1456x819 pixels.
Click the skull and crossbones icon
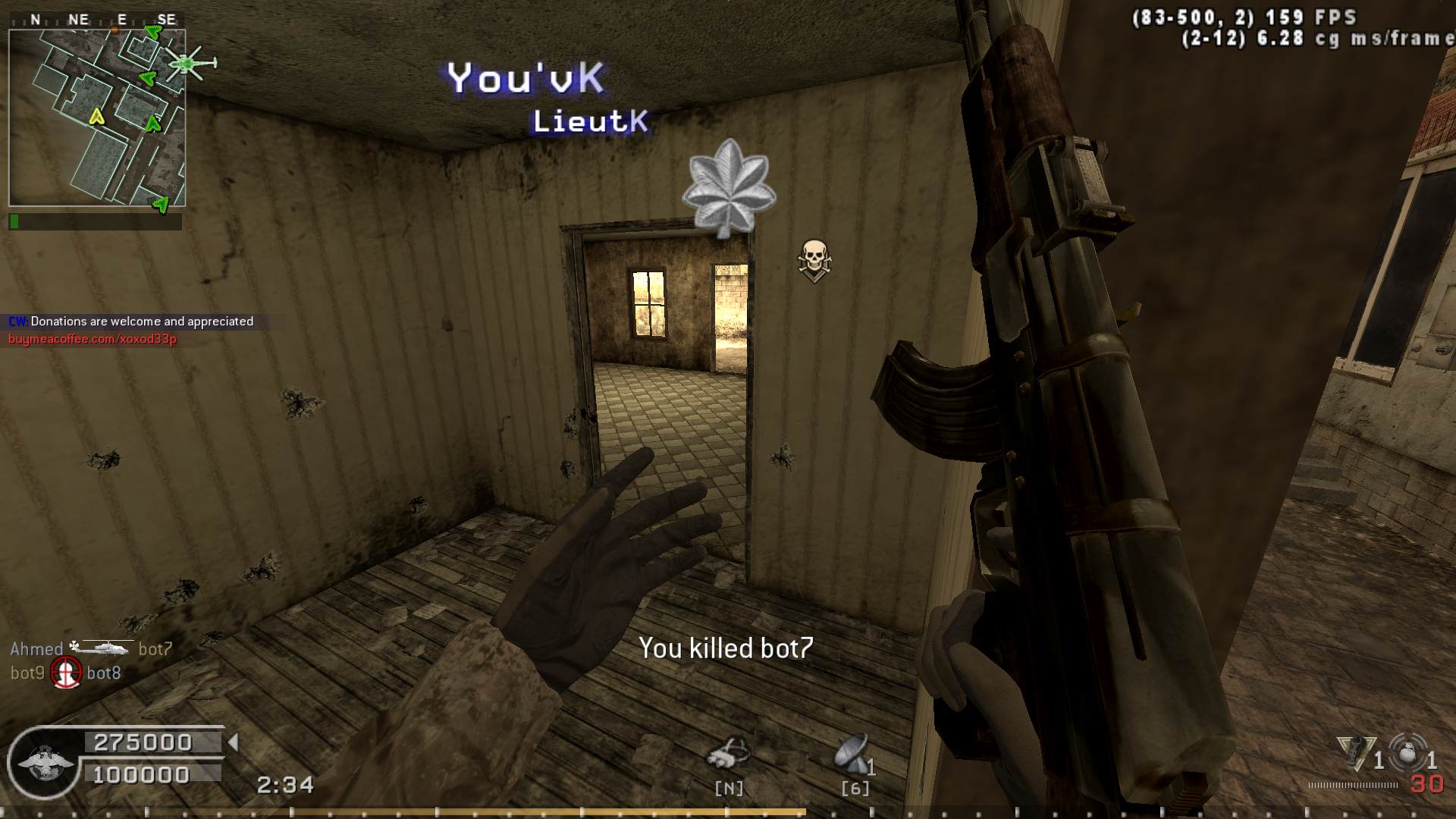(x=814, y=260)
